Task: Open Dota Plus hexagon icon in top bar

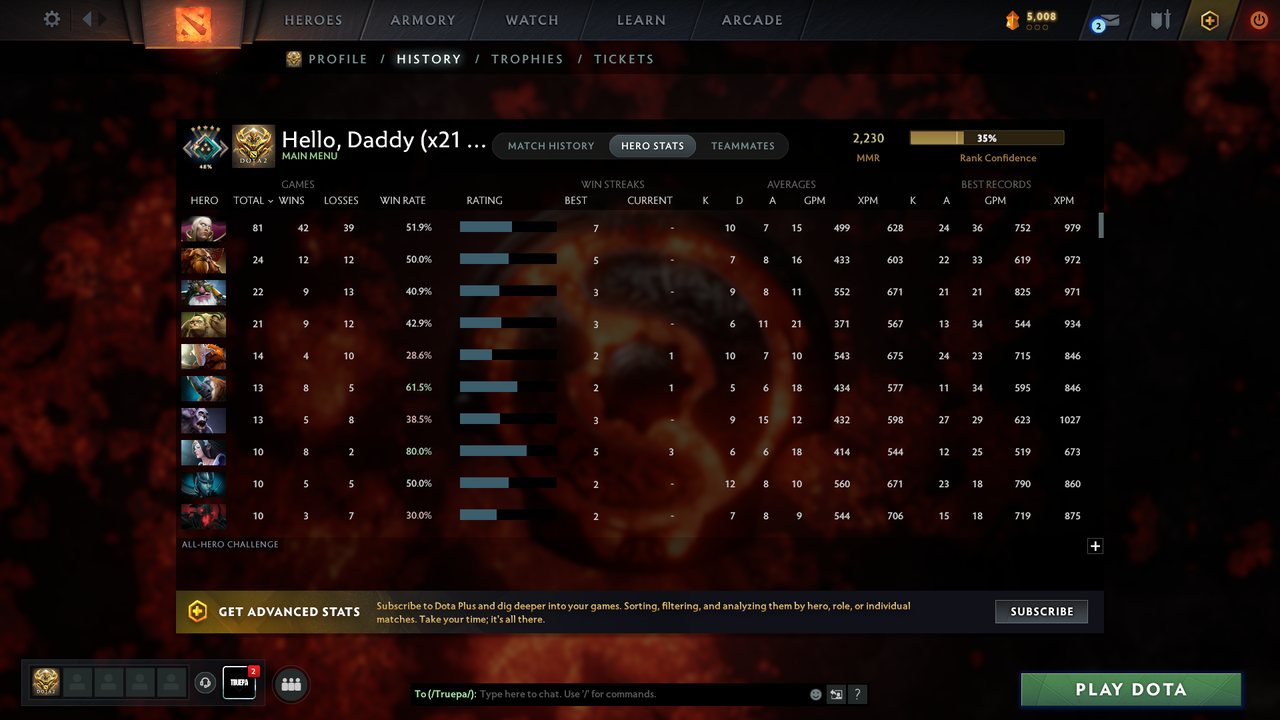Action: 1209,19
